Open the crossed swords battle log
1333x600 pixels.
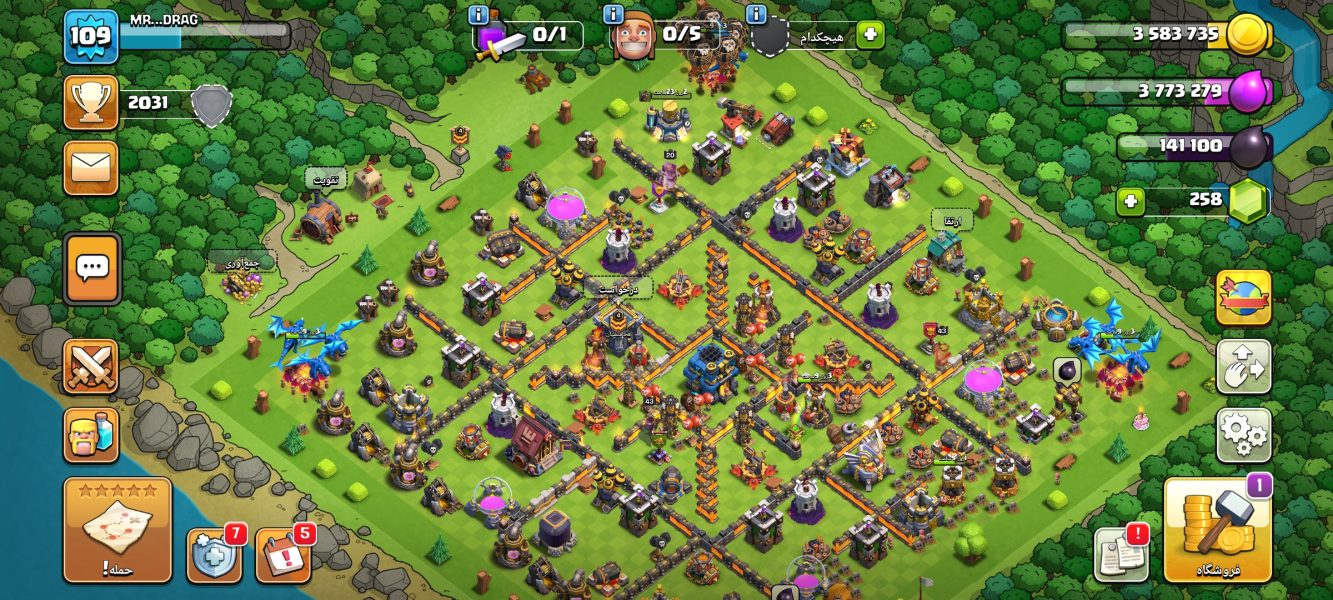(x=91, y=366)
